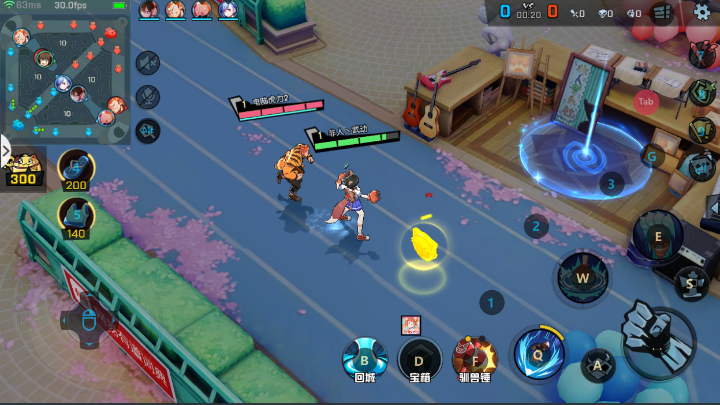Screen dimensions: 720x405
Task: Open the shop with 300 gold
Action: [22, 170]
